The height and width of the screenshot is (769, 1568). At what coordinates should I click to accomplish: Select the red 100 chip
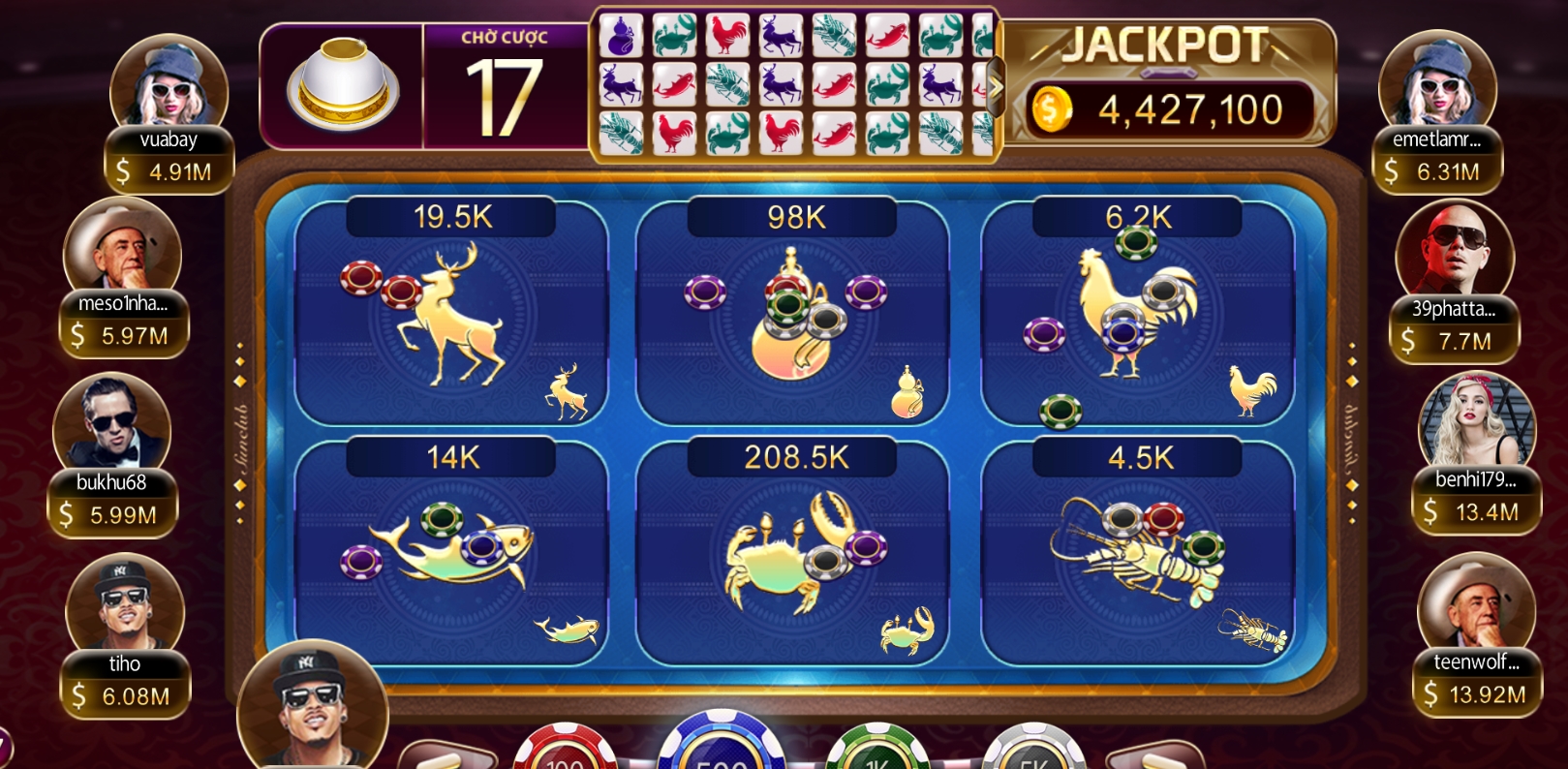point(564,751)
